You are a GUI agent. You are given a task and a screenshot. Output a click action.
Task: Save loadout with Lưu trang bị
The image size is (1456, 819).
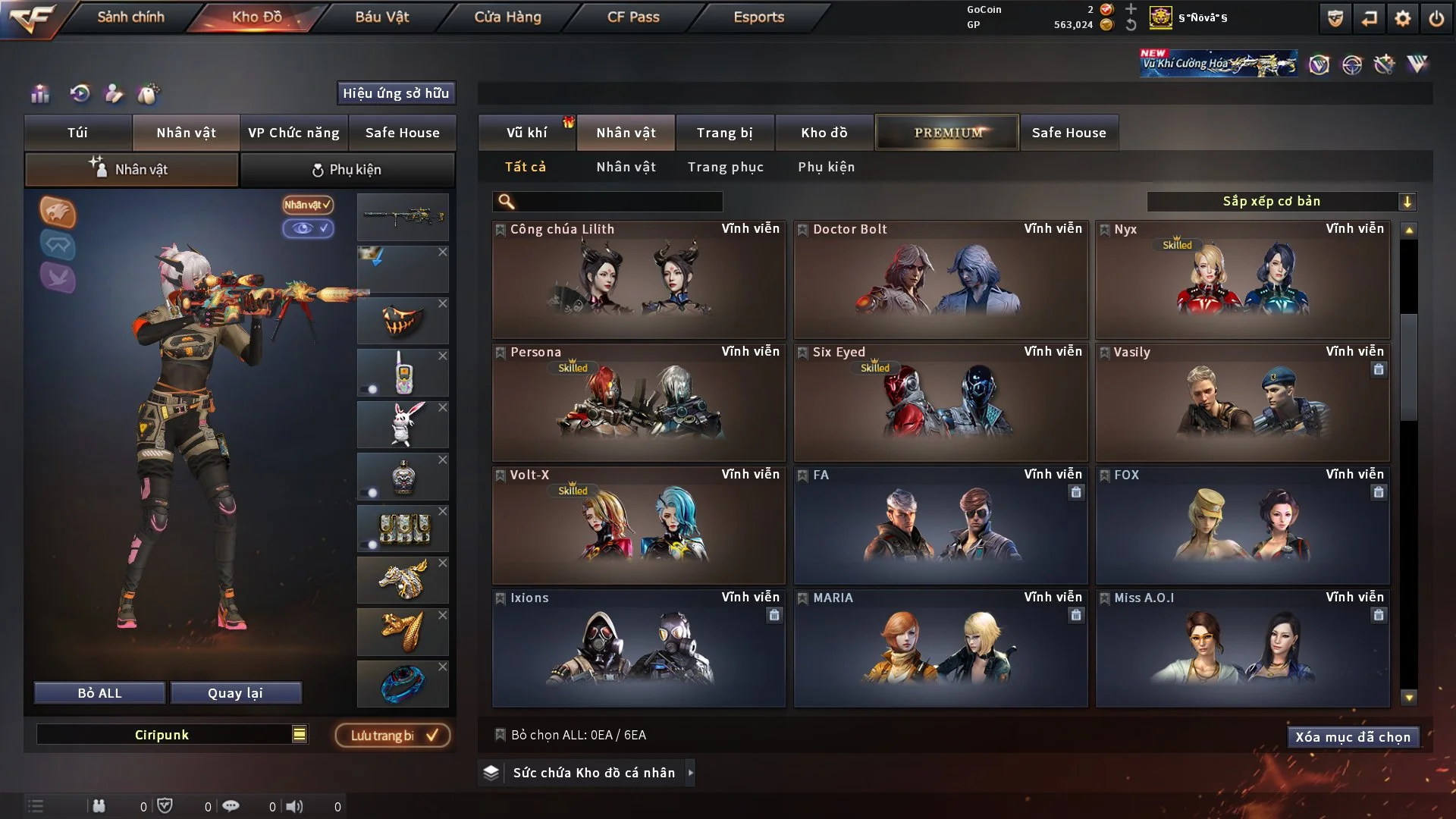click(x=393, y=736)
